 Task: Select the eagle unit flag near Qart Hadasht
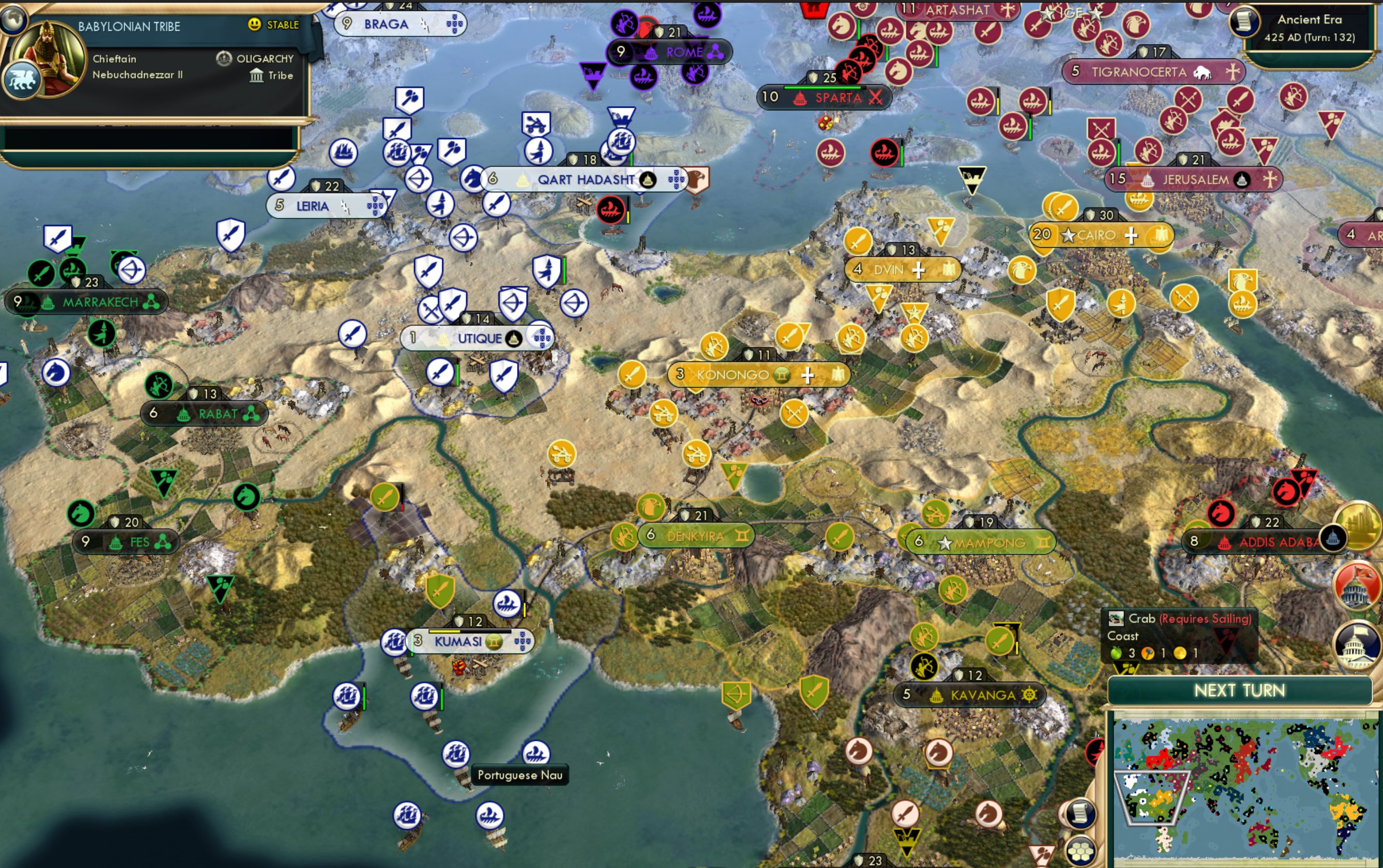pyautogui.click(x=695, y=179)
